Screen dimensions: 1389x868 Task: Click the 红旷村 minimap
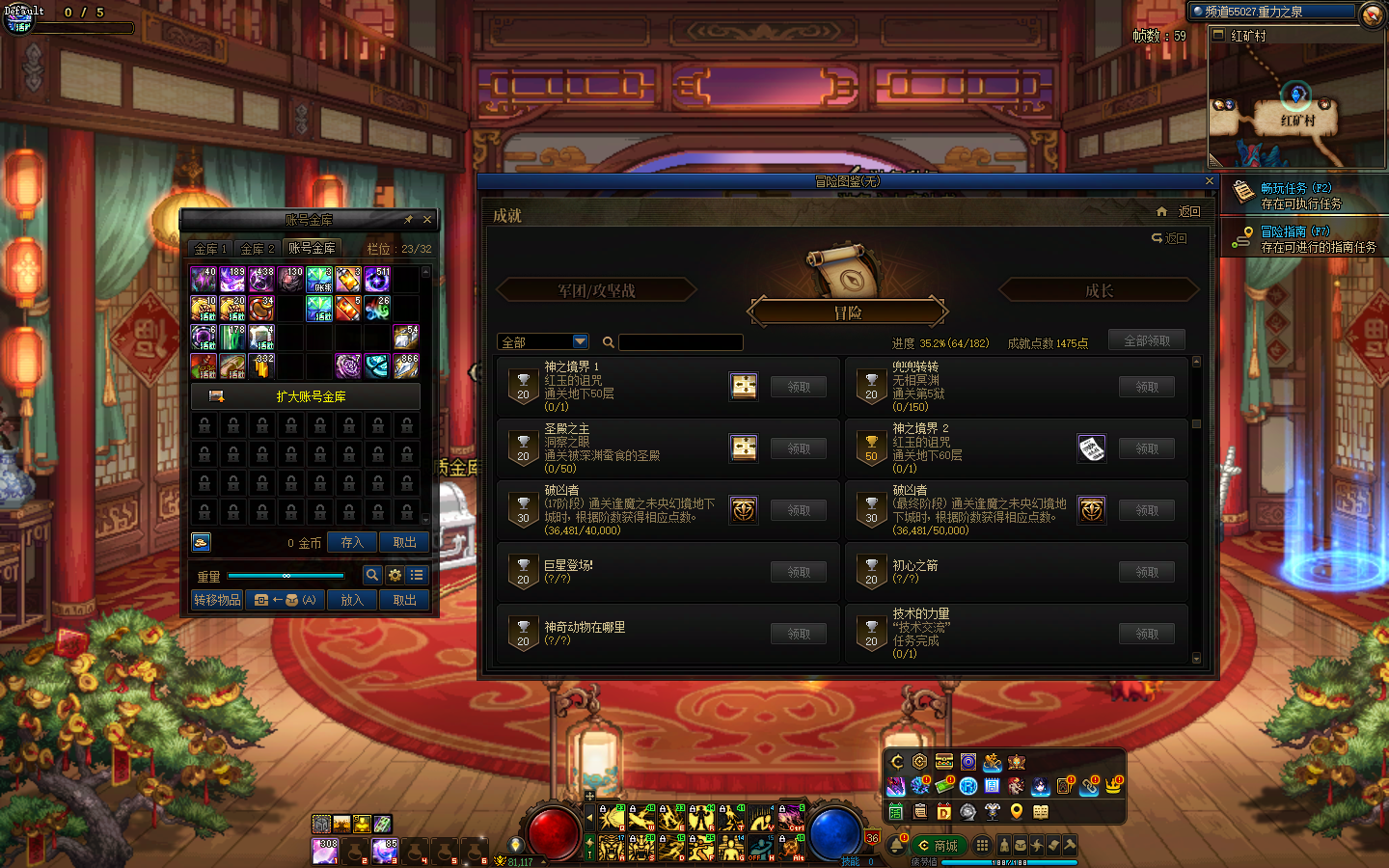coord(1296,106)
